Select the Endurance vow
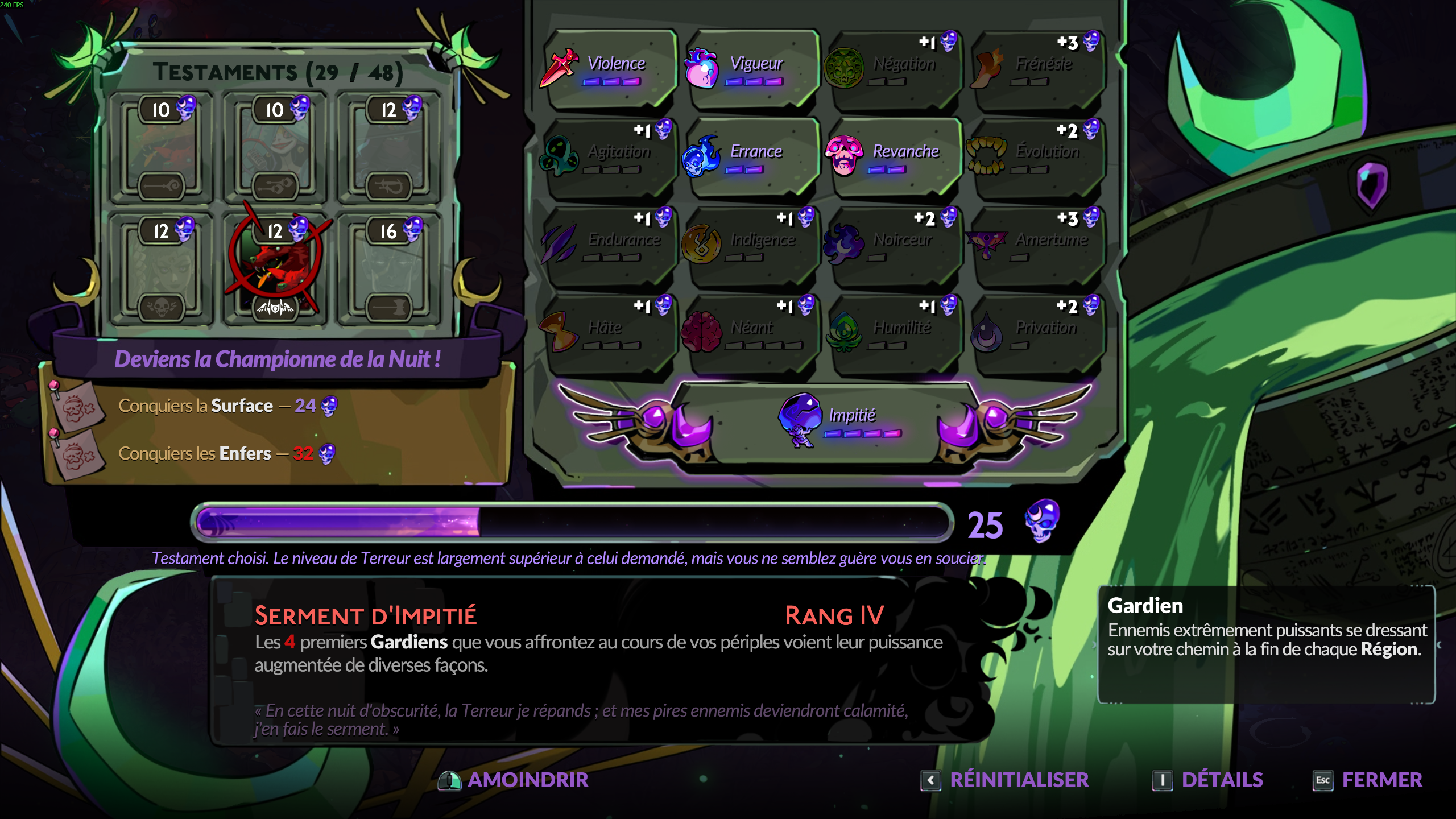Viewport: 1456px width, 819px height. [610, 245]
